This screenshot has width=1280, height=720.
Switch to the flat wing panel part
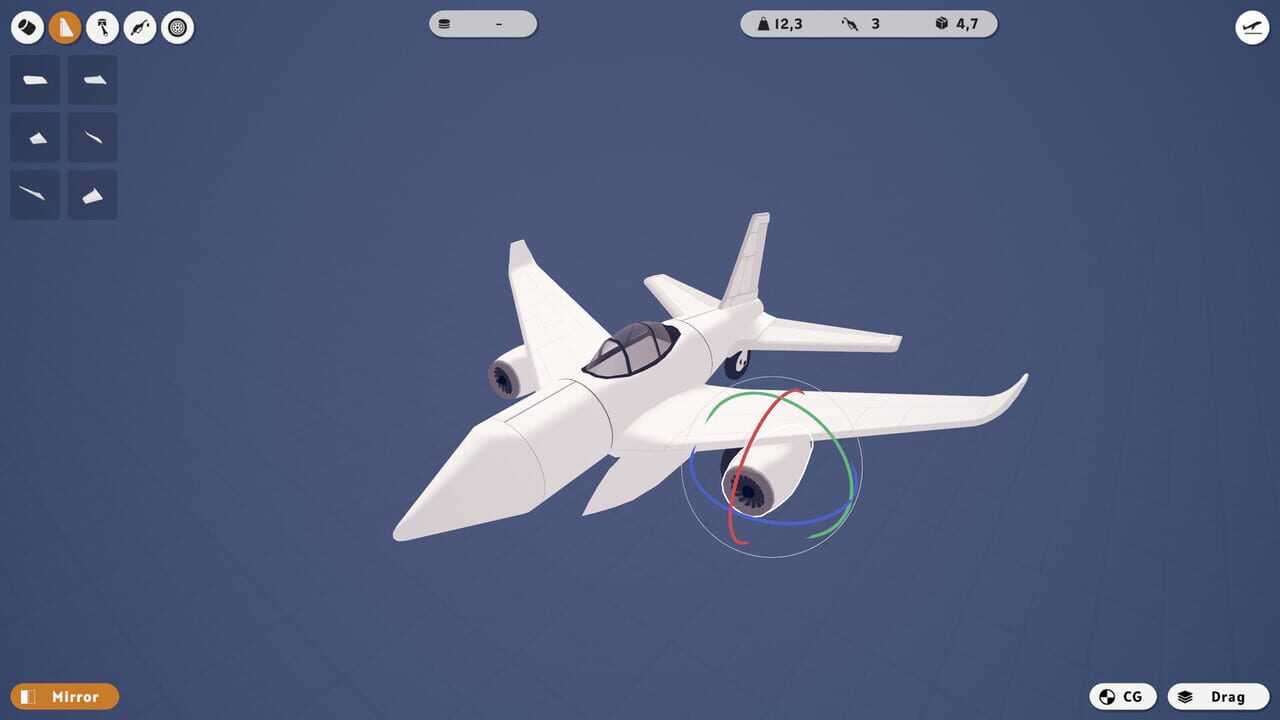(34, 80)
